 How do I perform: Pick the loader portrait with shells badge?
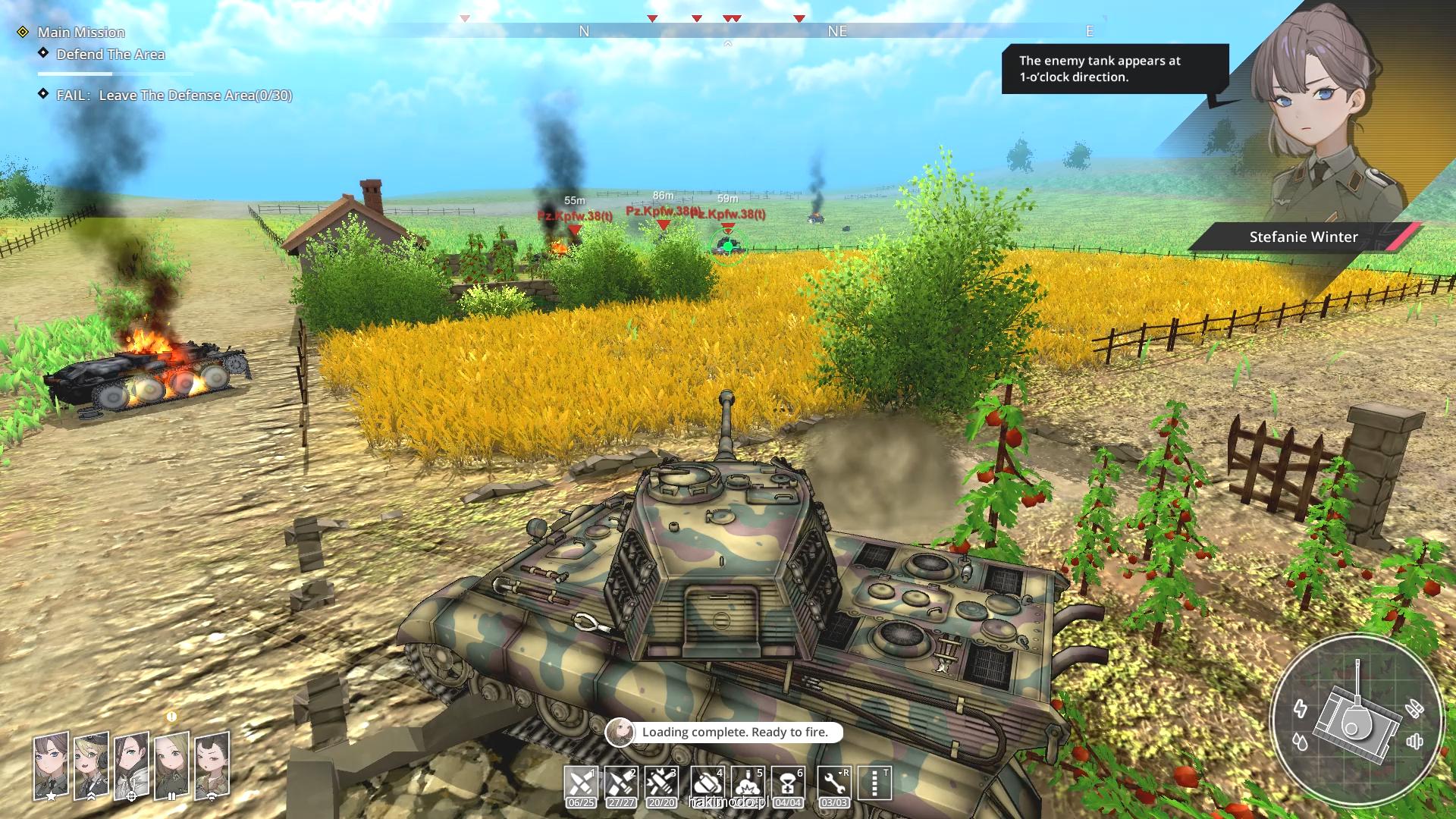coord(171,766)
